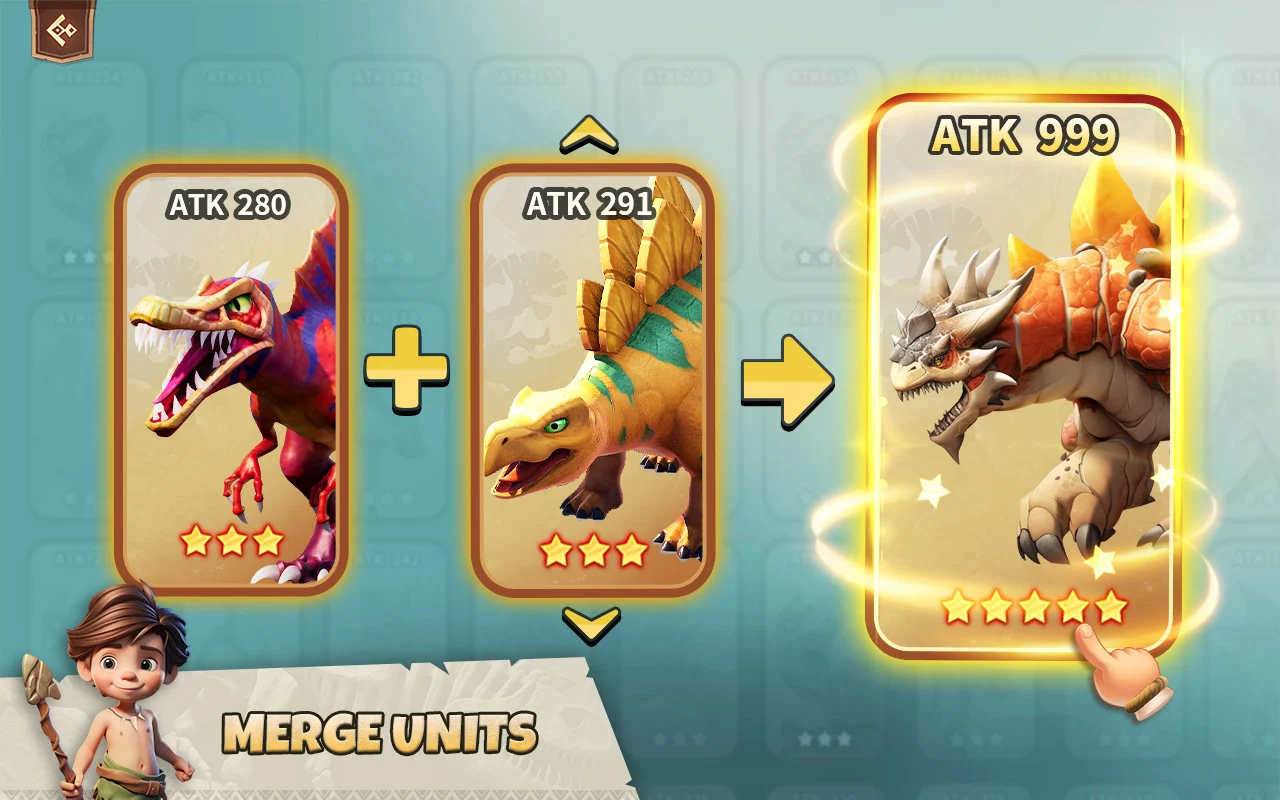Toggle the third star on the Stegosaurus card
The image size is (1280, 800).
pos(628,548)
